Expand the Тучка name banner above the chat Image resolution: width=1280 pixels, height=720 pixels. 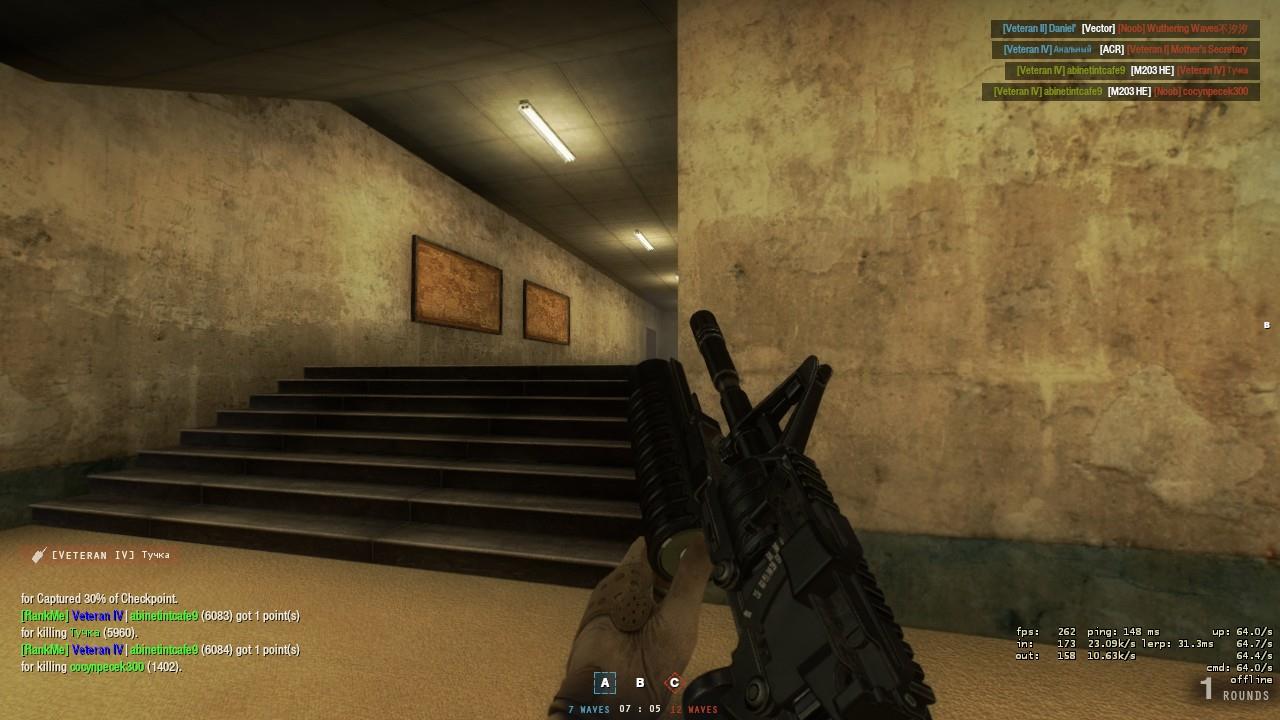[x=110, y=554]
